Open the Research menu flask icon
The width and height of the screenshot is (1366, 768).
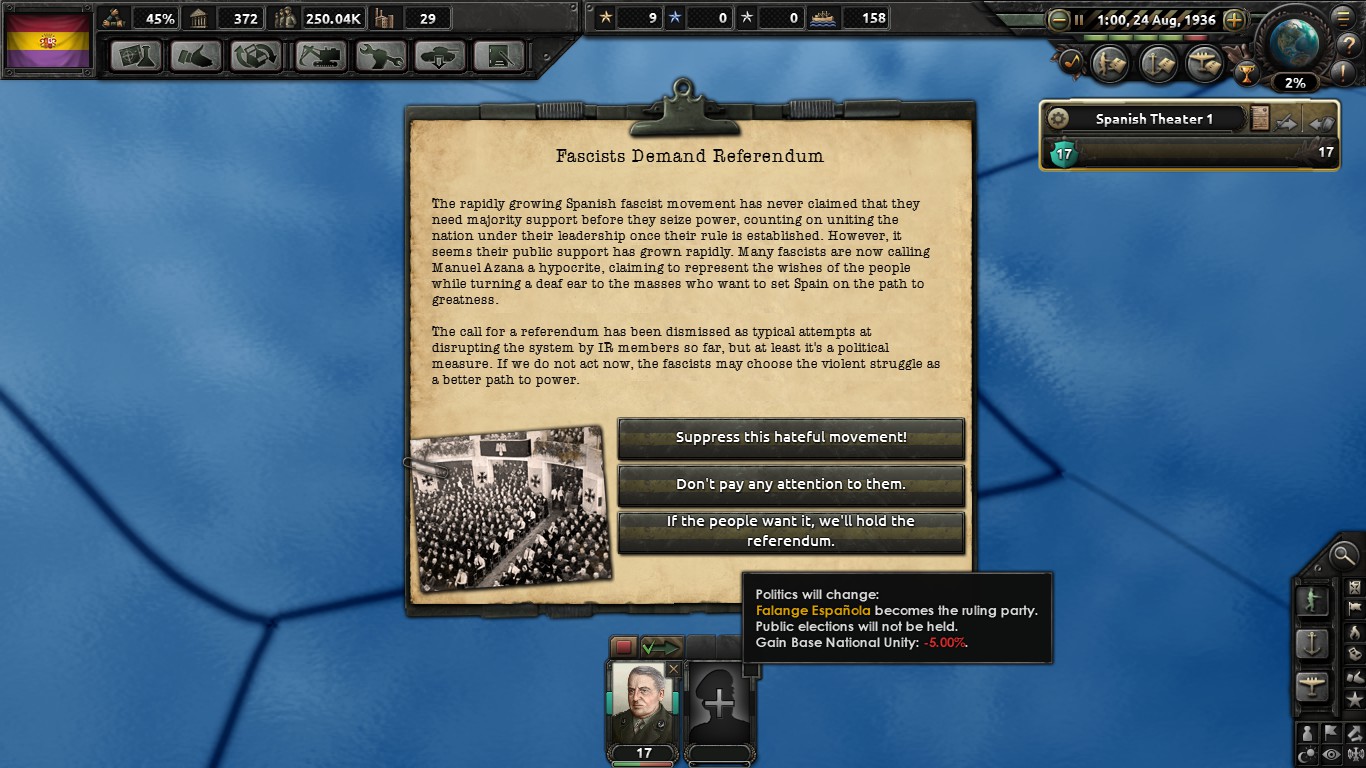point(136,57)
